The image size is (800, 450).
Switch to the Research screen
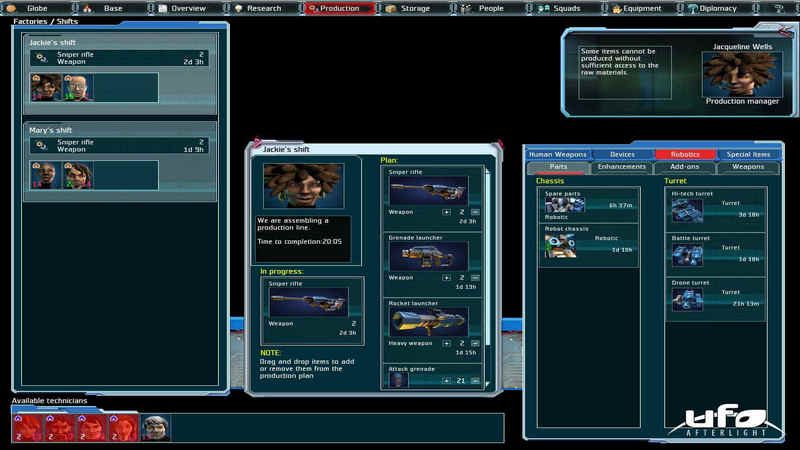(x=263, y=8)
